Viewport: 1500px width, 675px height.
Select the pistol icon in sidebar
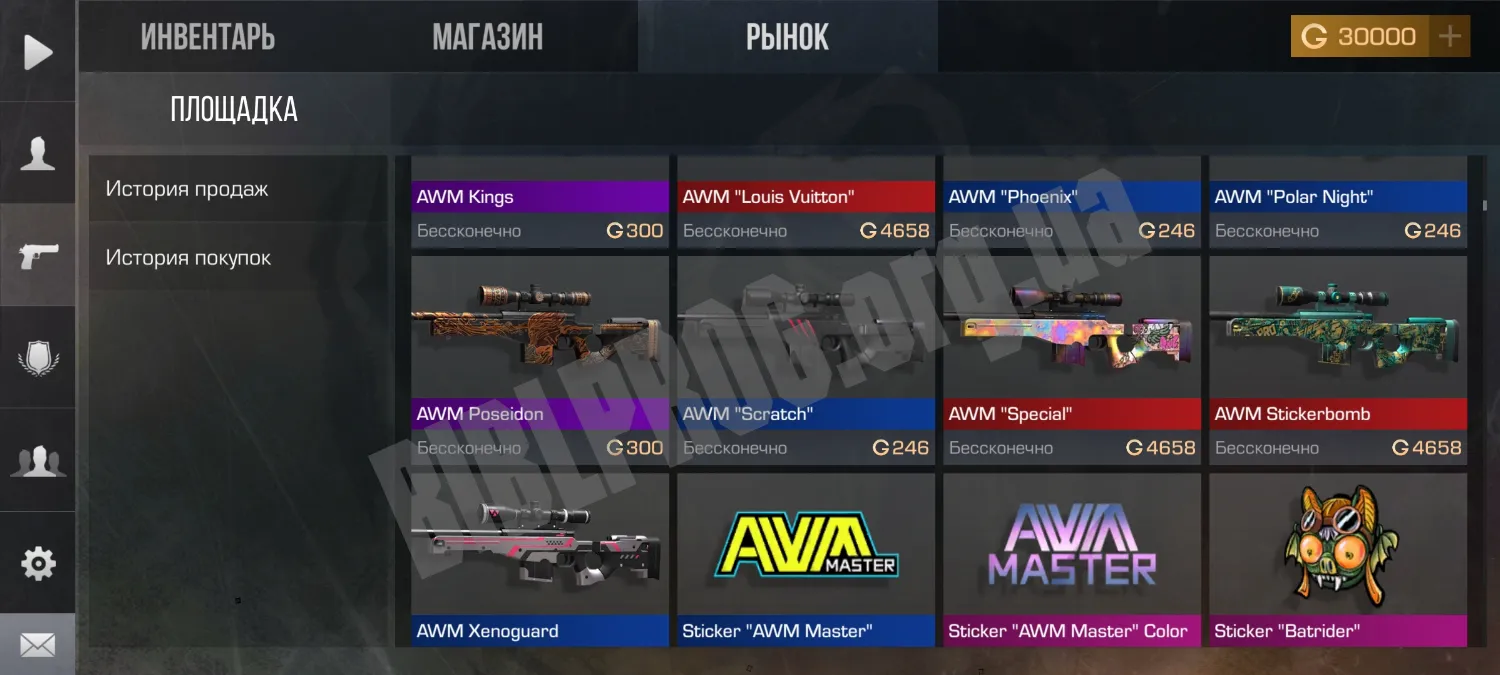(38, 256)
